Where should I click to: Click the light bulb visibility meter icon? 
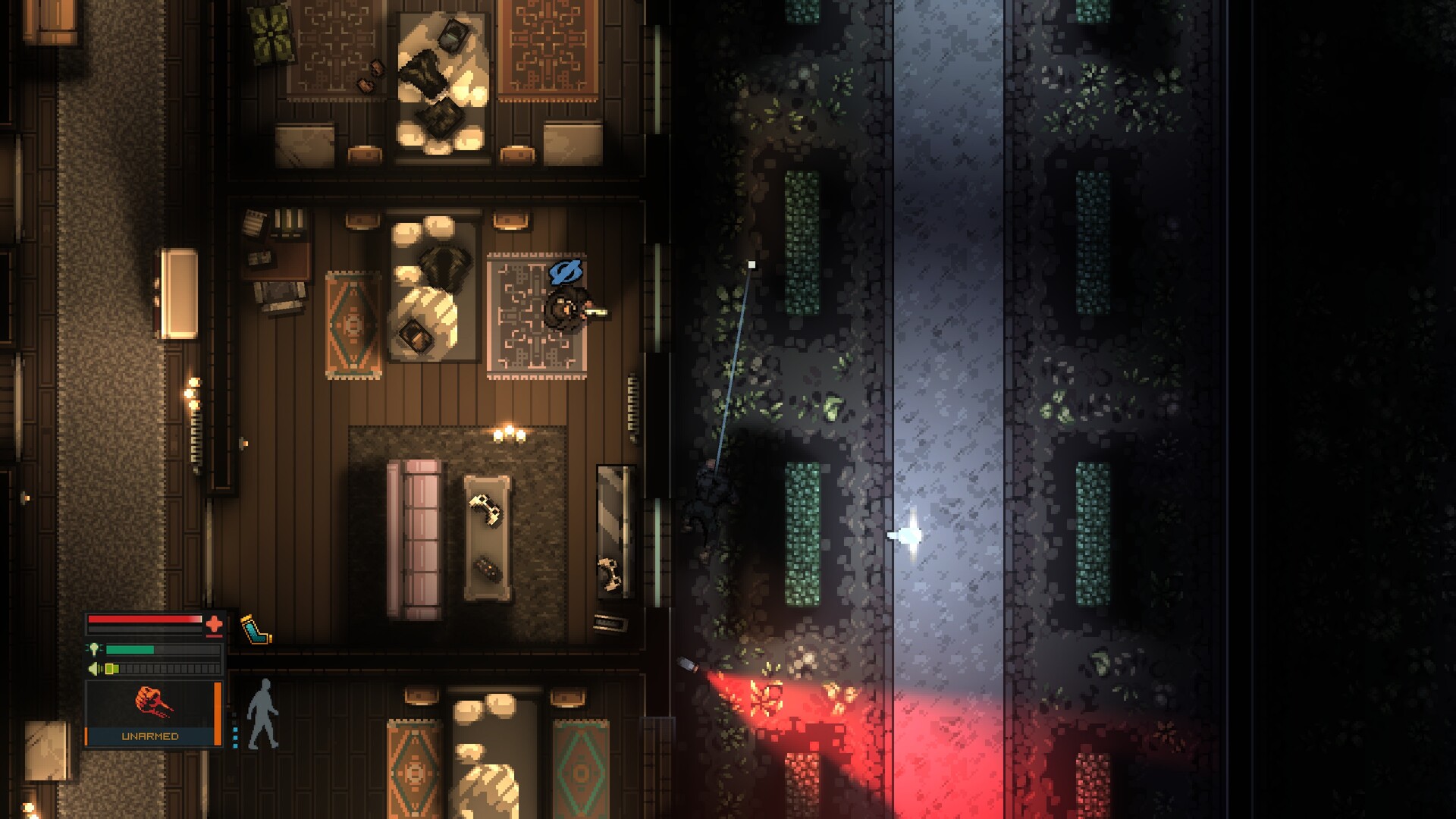pyautogui.click(x=94, y=649)
